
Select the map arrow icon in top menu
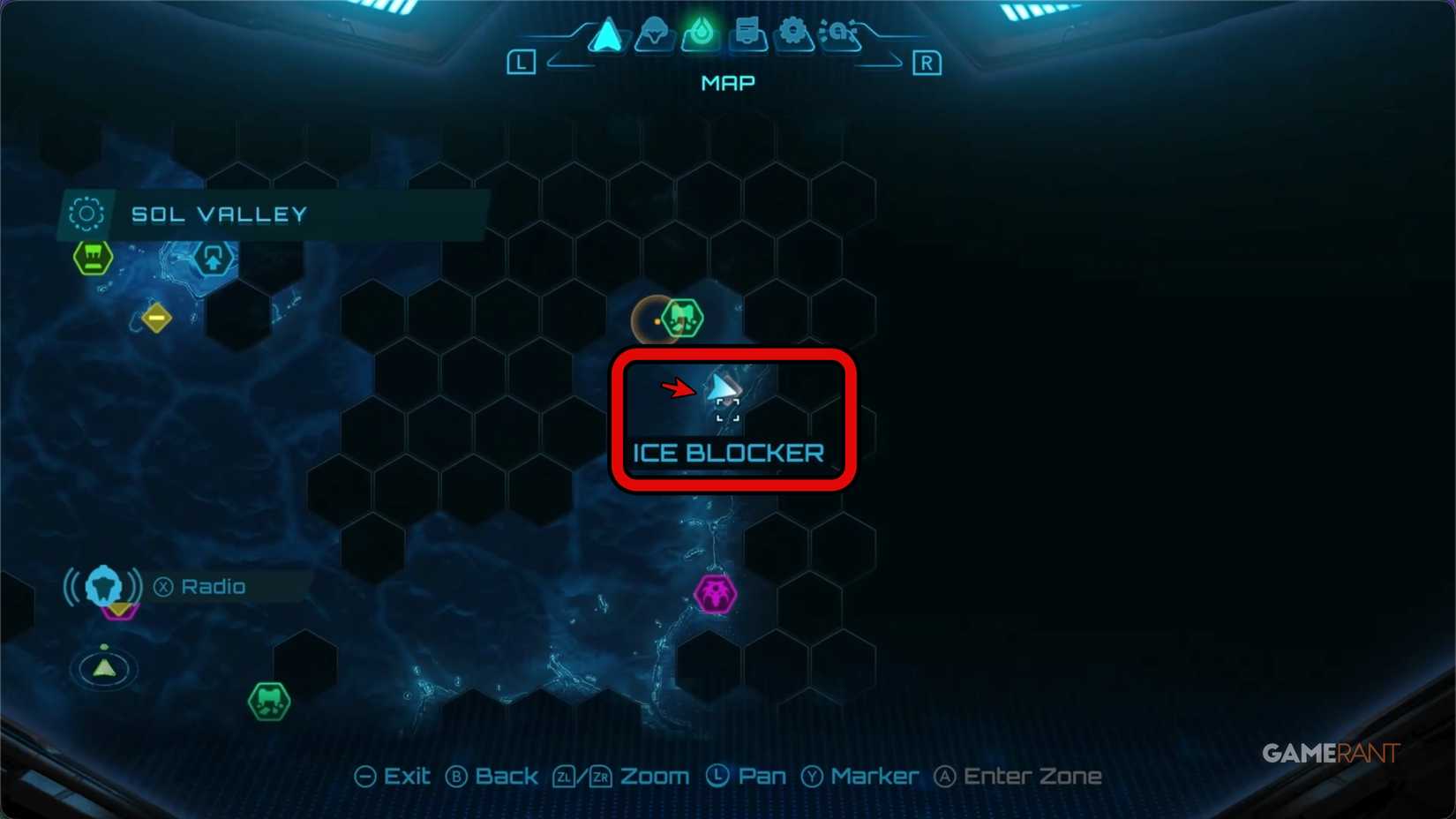pyautogui.click(x=604, y=35)
